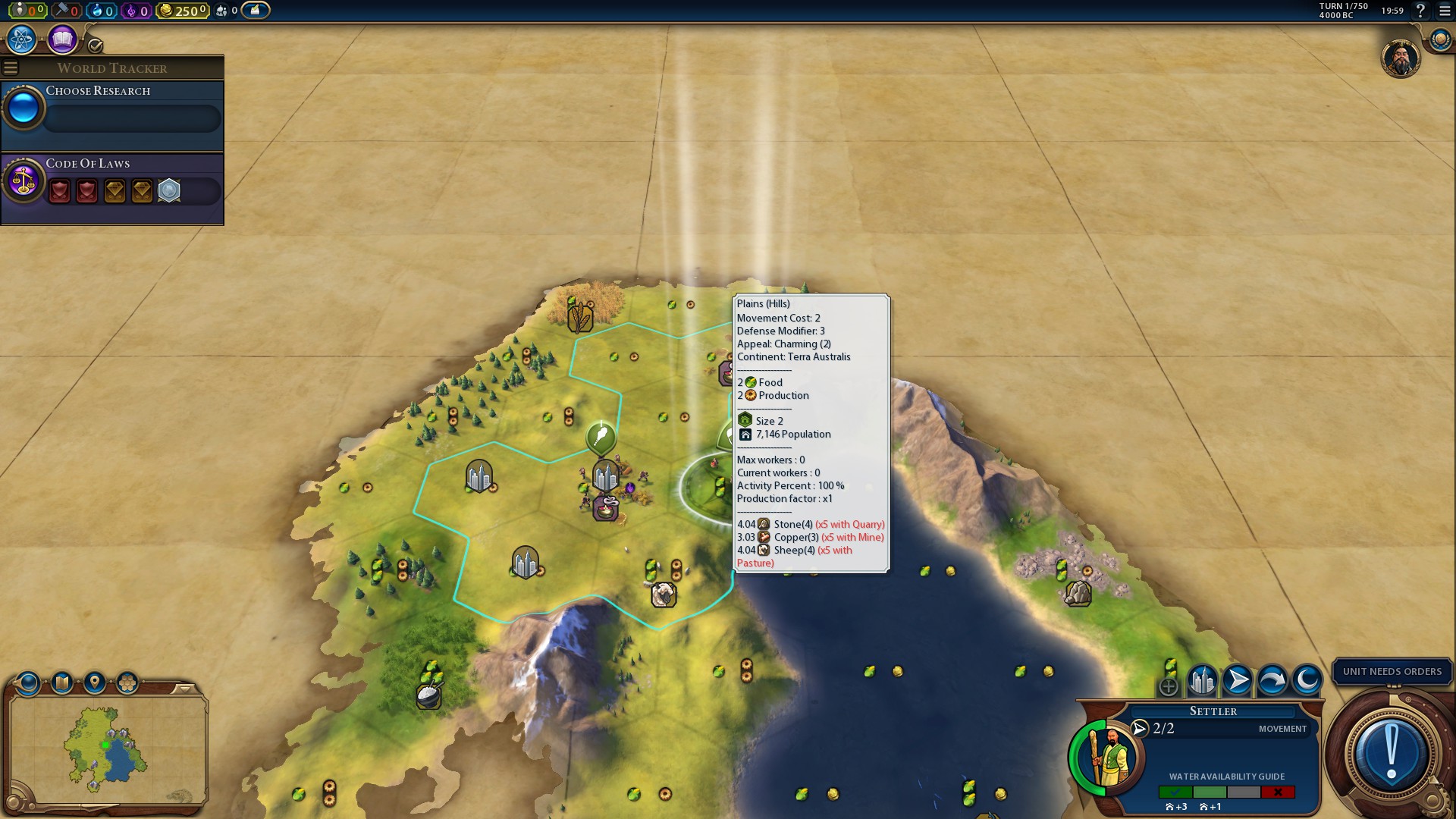Toggle the hex strategic view button
Screen dimensions: 1456x819
point(127,683)
